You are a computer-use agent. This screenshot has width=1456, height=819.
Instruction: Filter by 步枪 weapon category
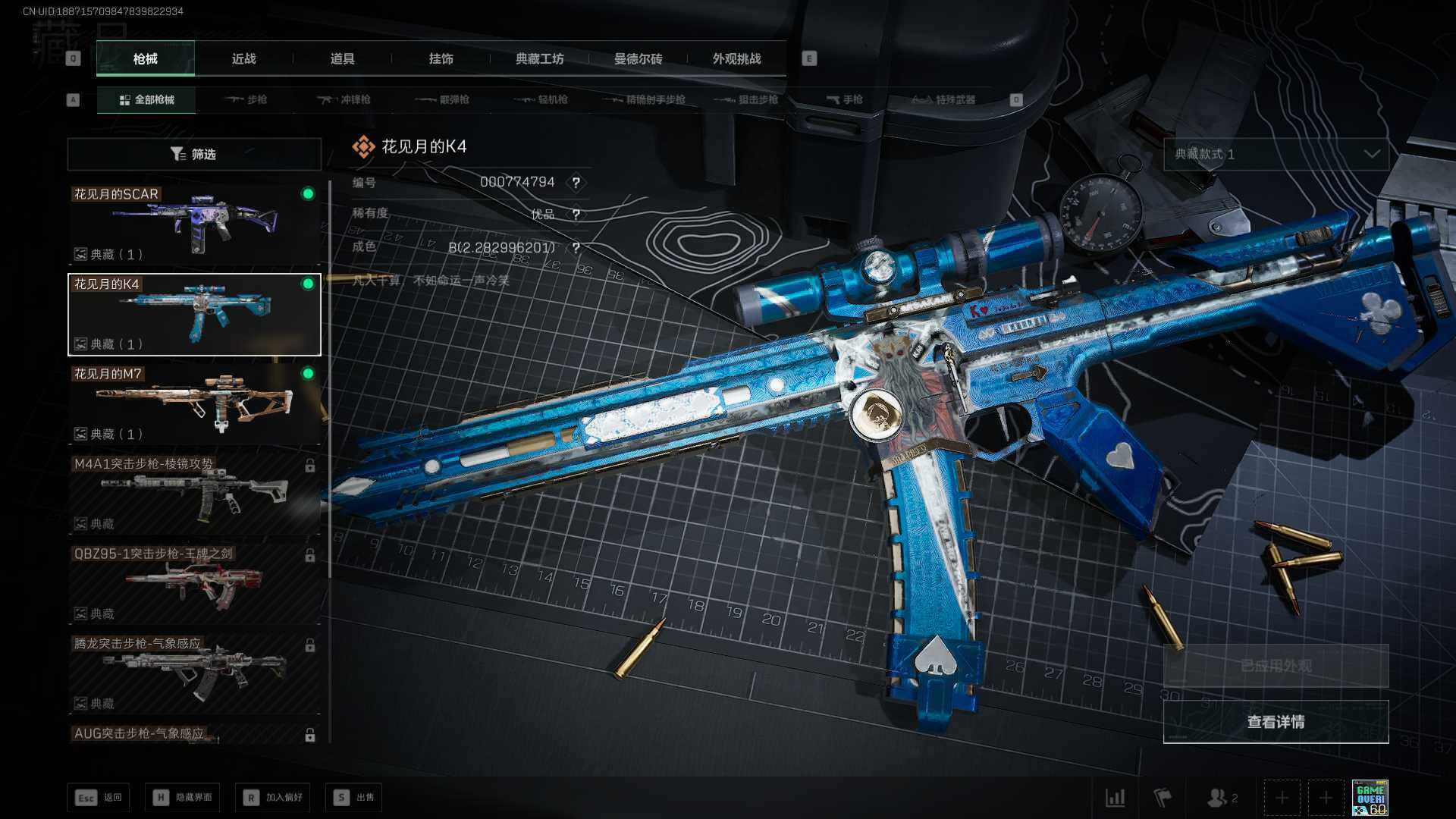point(246,100)
